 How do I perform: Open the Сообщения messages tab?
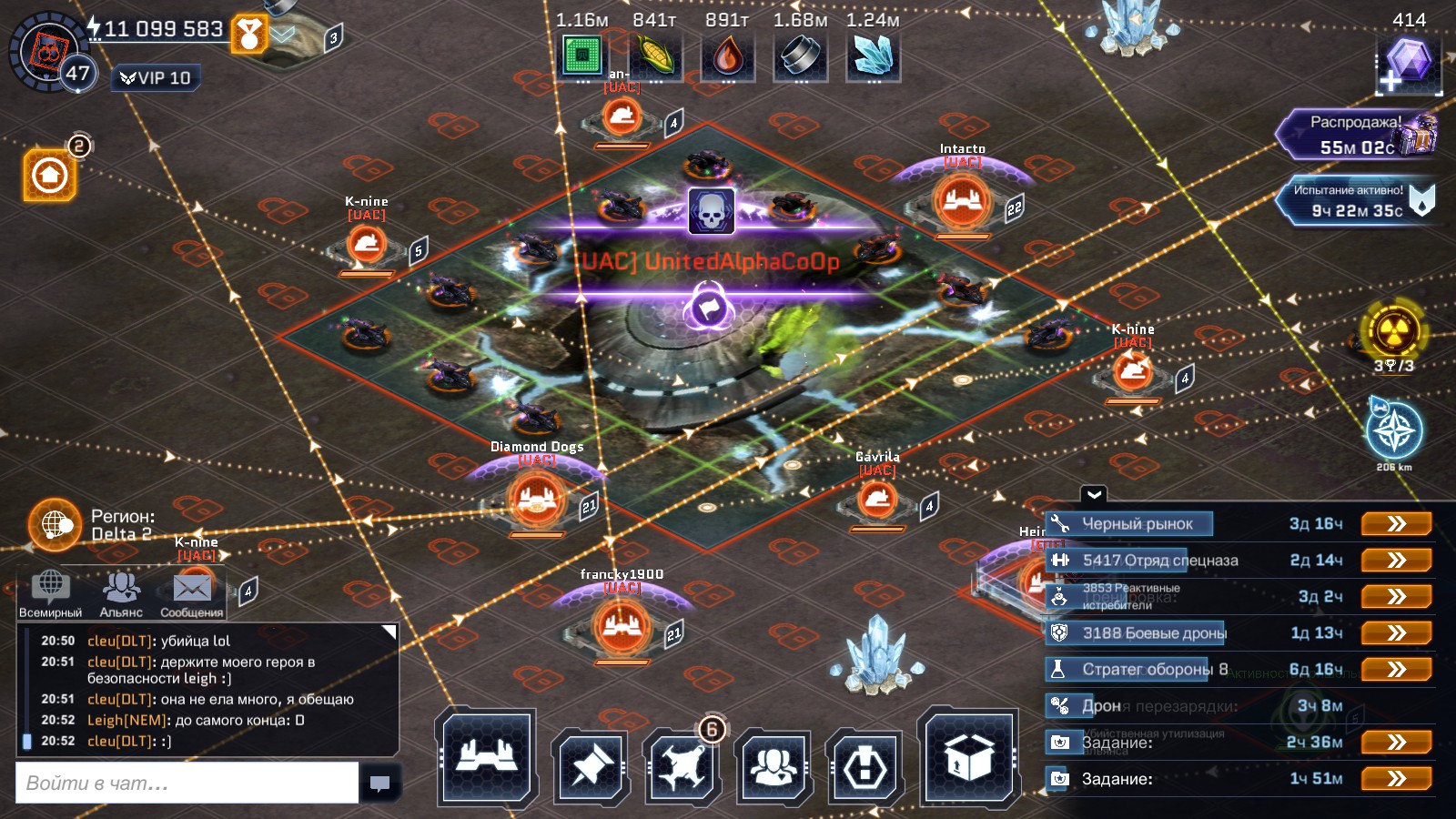click(192, 593)
